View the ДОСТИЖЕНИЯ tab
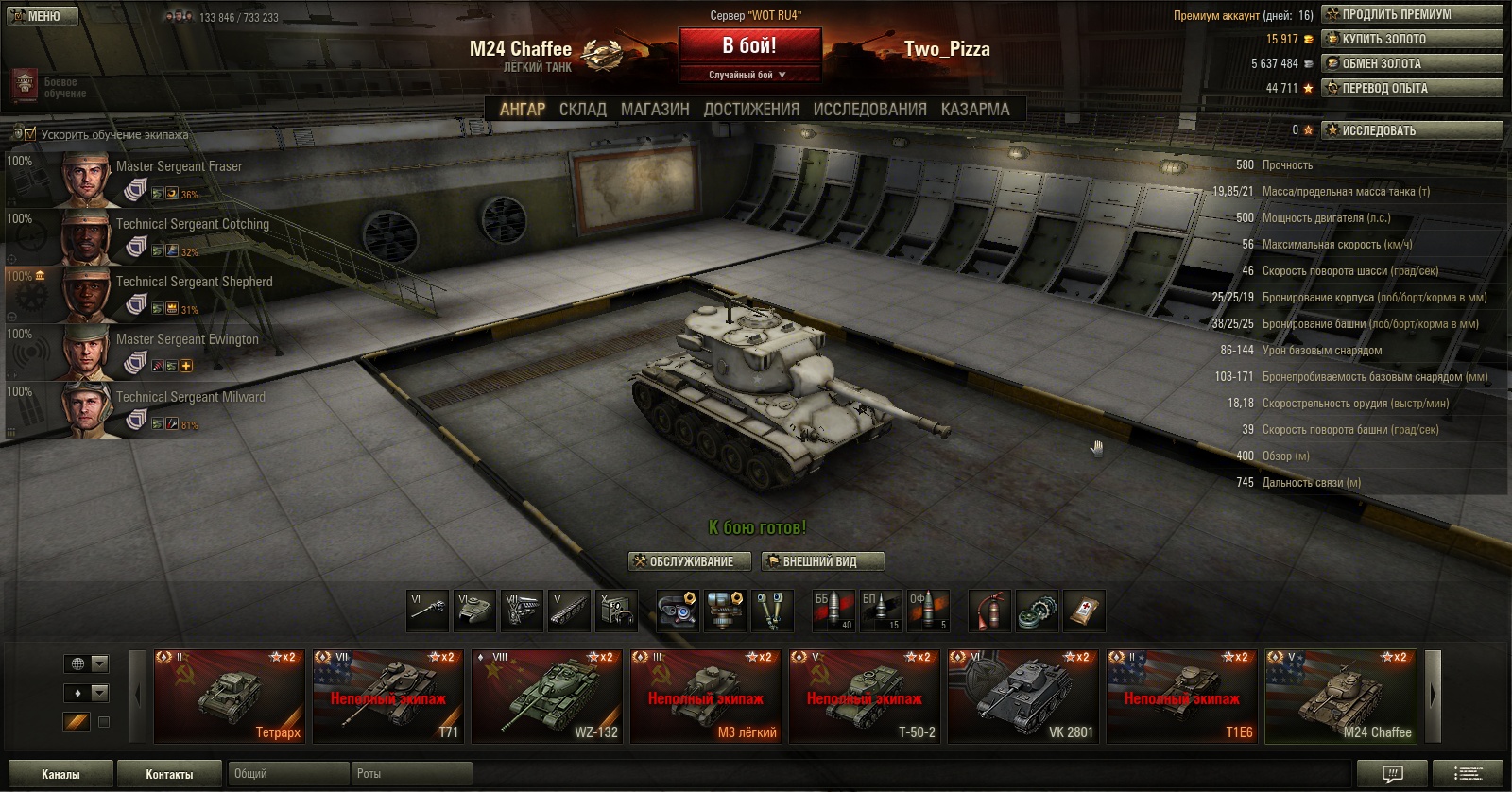This screenshot has height=792, width=1512. (751, 110)
